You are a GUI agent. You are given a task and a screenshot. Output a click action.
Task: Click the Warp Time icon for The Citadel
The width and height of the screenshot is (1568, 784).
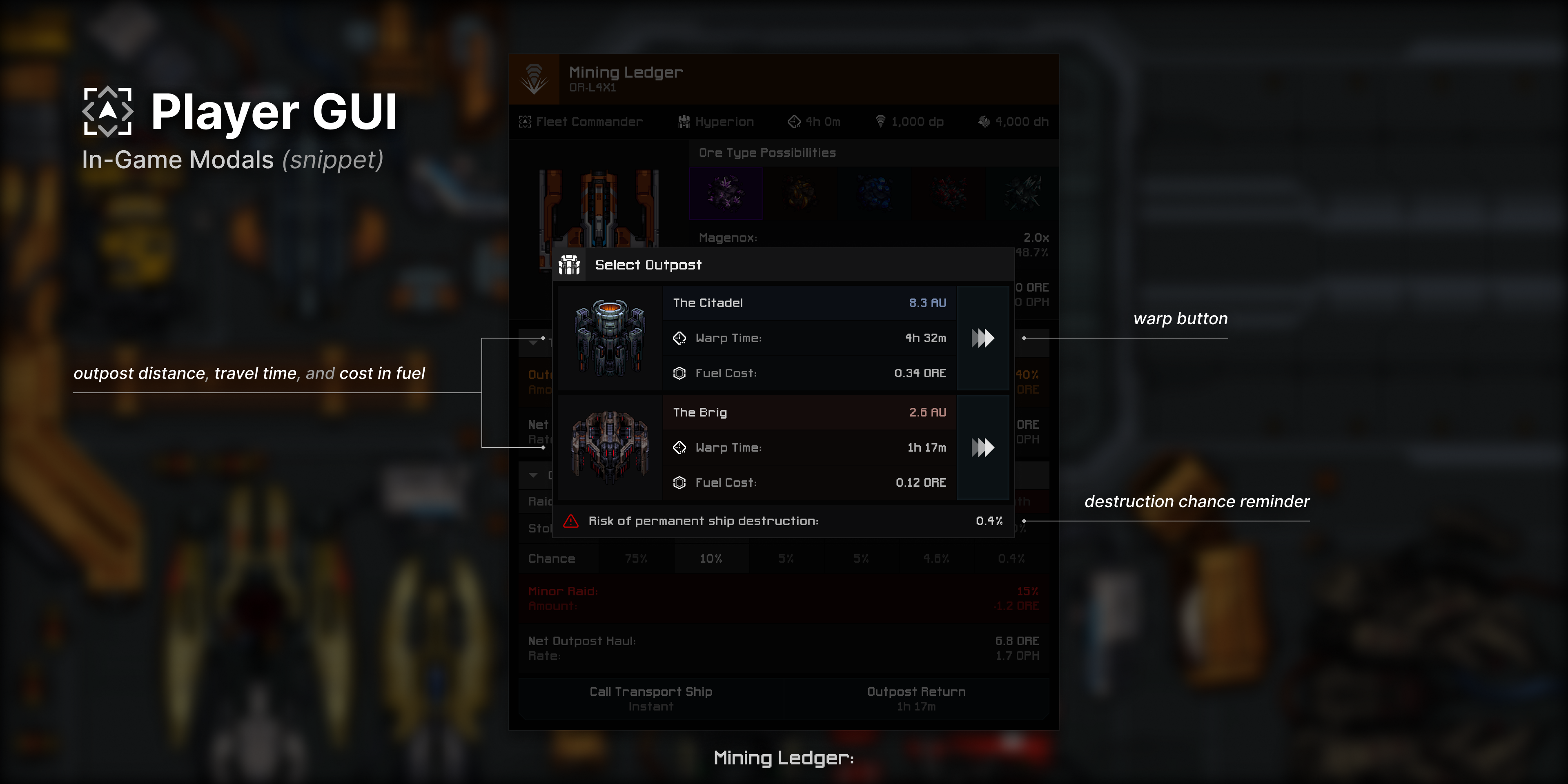point(679,338)
